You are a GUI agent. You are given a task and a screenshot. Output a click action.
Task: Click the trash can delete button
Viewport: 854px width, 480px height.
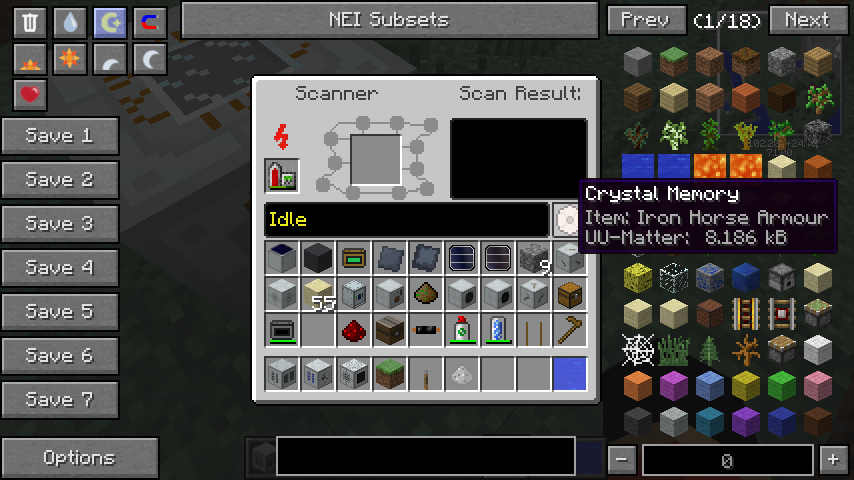(x=30, y=23)
